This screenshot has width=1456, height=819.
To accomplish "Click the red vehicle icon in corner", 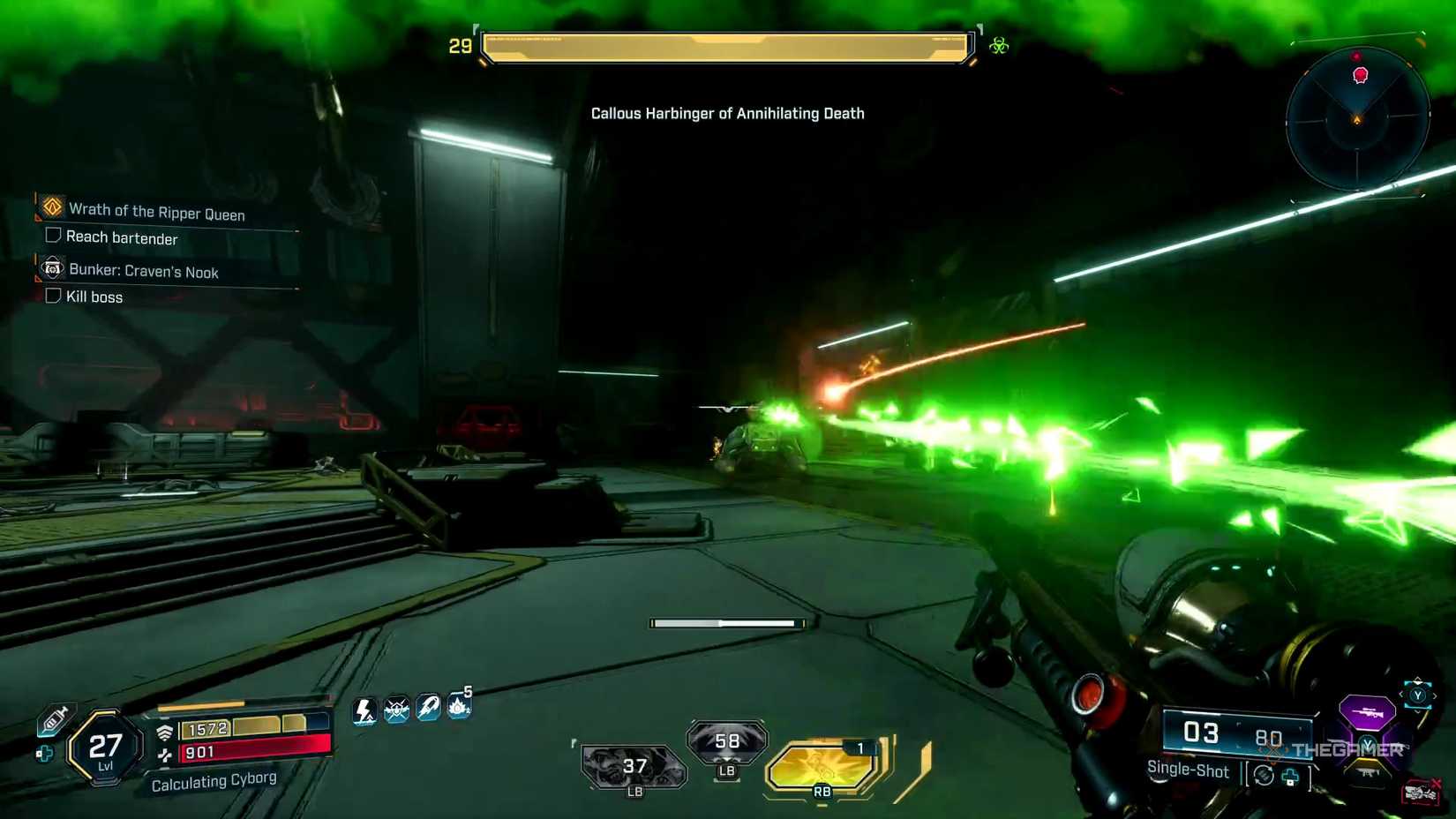I will coord(1420,793).
